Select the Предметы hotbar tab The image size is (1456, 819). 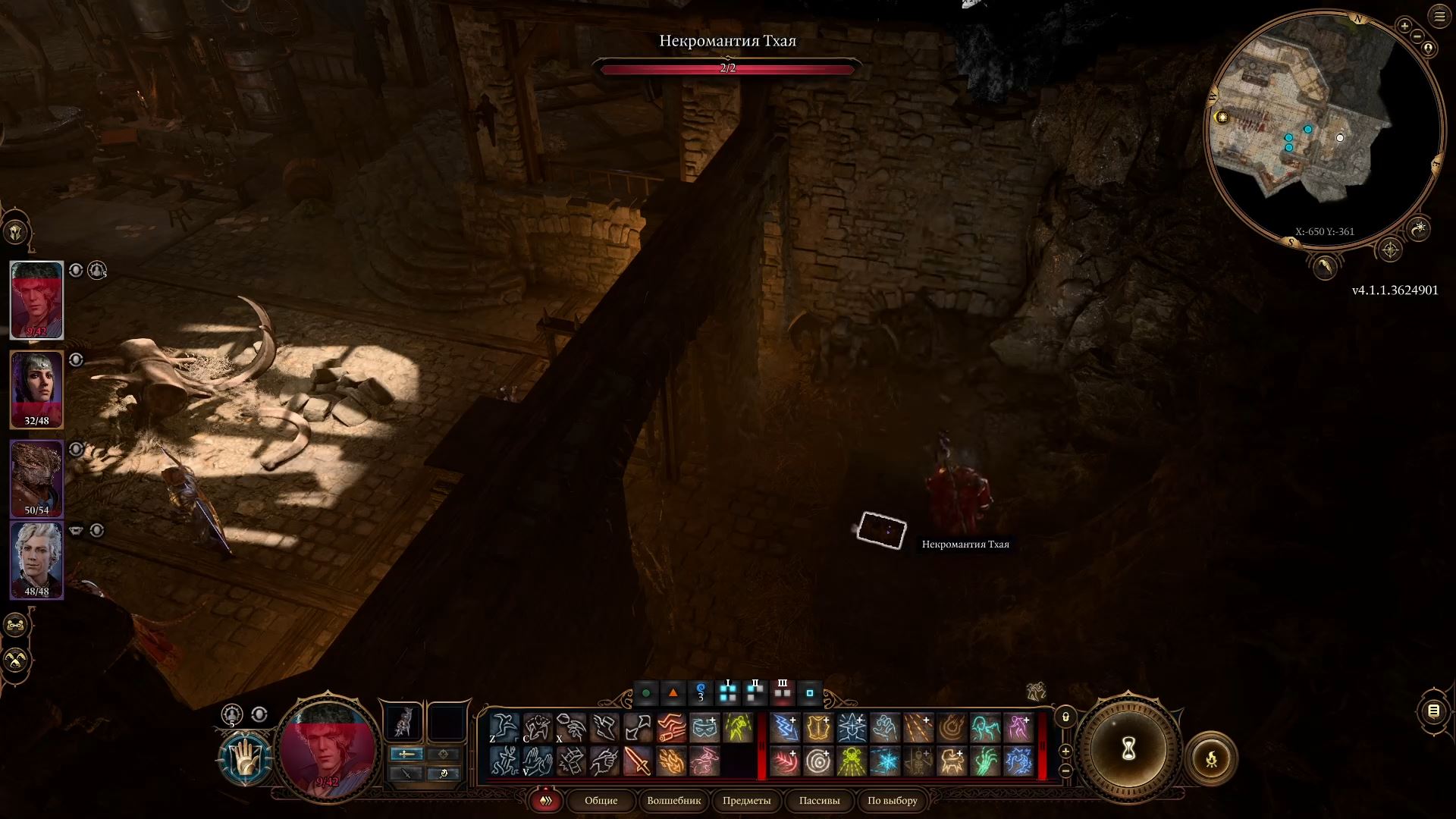(746, 801)
